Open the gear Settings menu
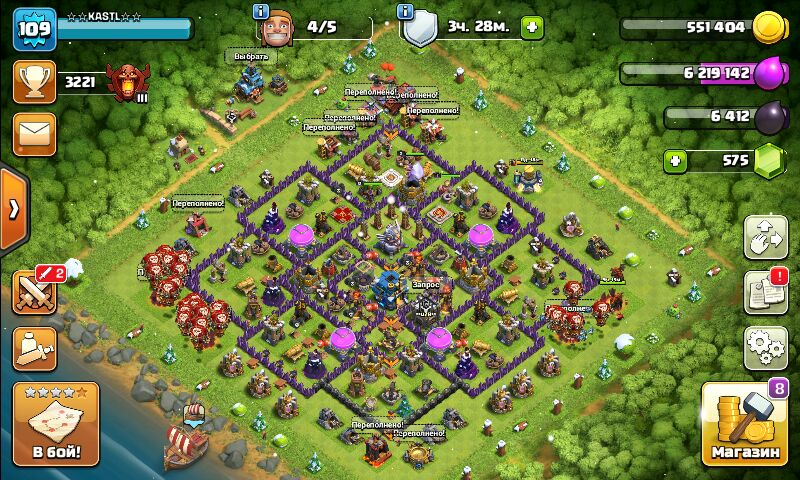This screenshot has width=800, height=480. (765, 347)
